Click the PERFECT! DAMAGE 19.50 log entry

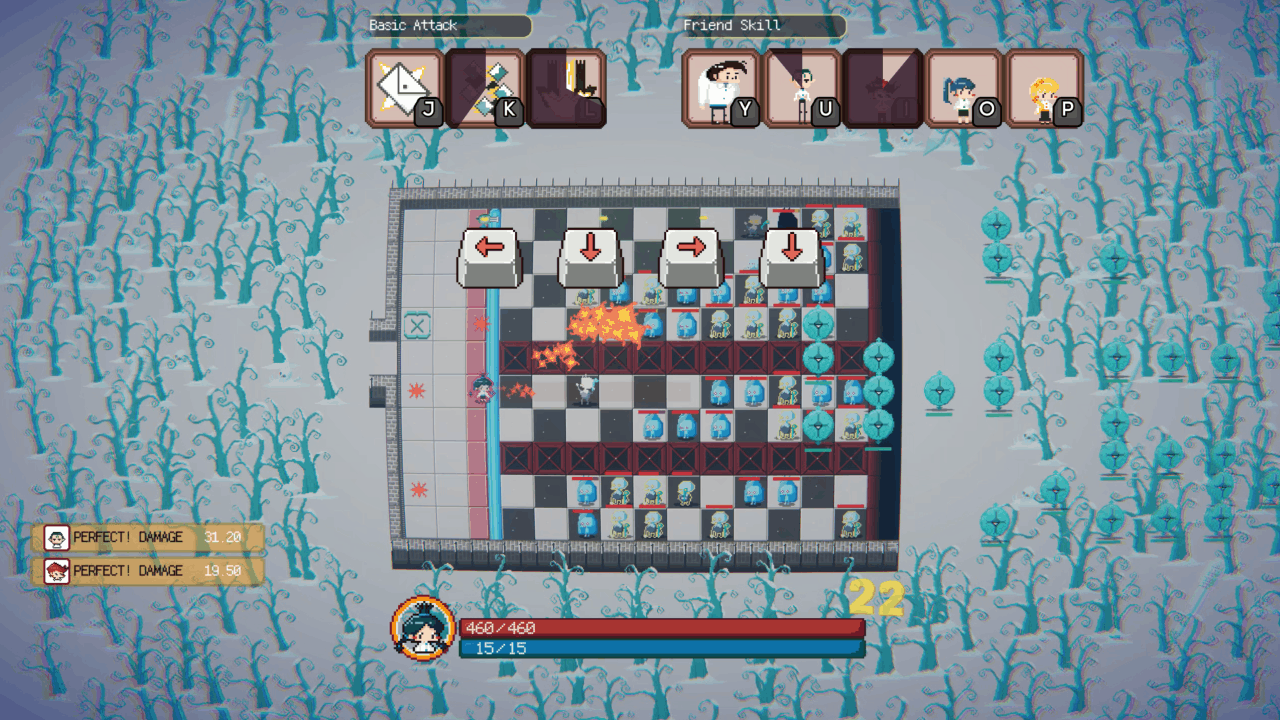148,571
